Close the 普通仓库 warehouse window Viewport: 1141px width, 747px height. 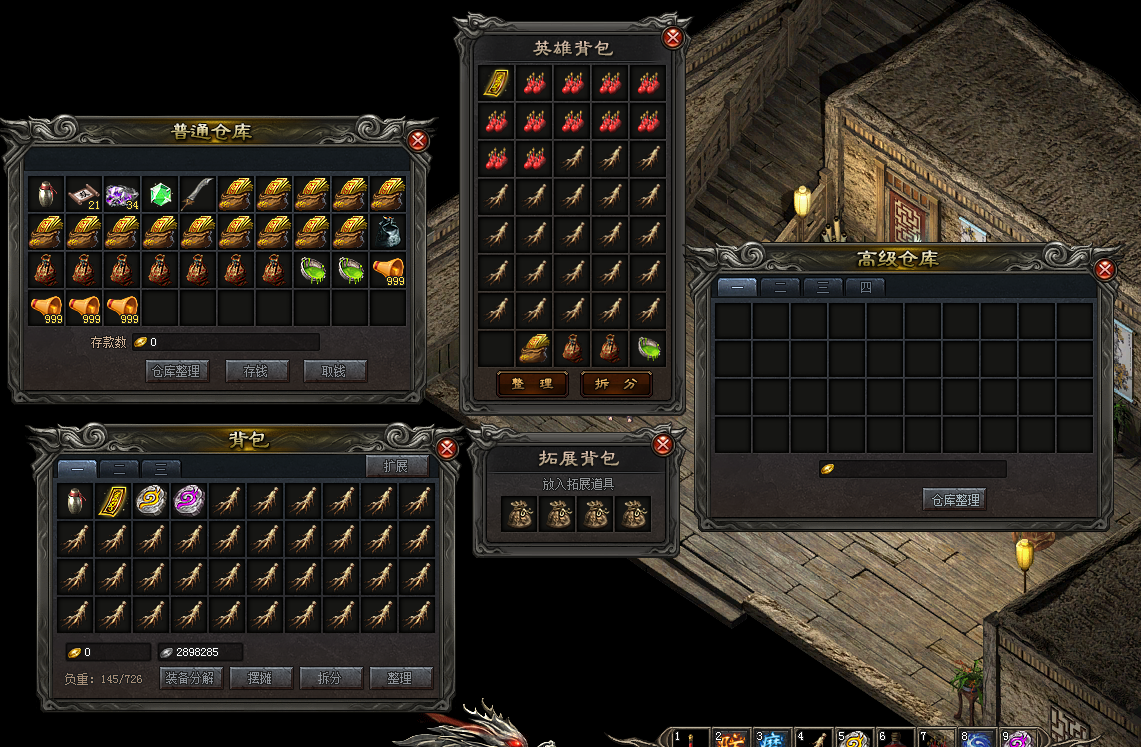pyautogui.click(x=419, y=140)
